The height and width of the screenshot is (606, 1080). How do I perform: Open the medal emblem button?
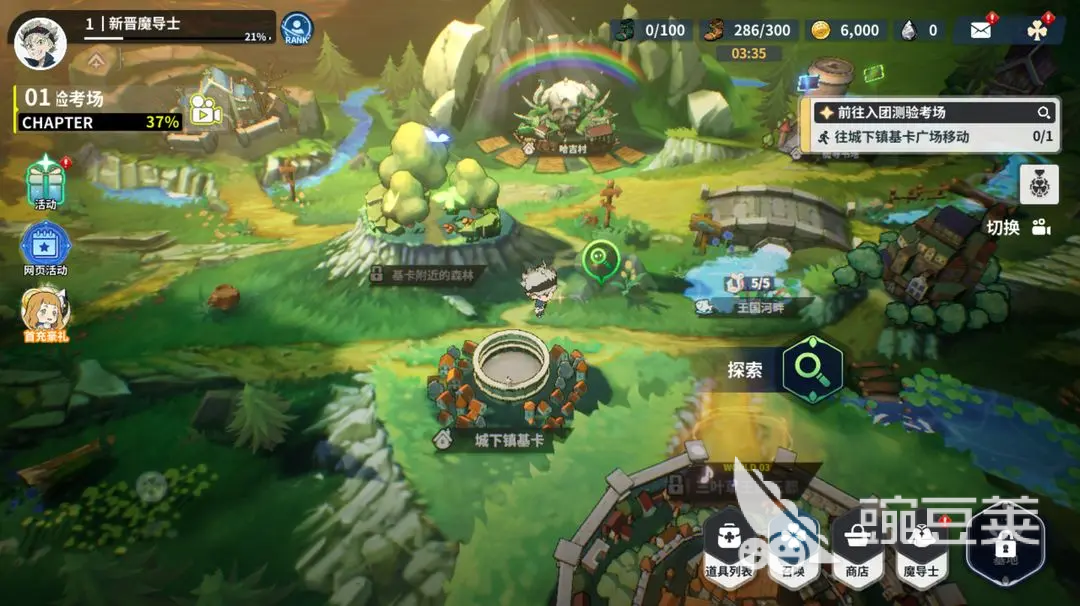[1039, 184]
